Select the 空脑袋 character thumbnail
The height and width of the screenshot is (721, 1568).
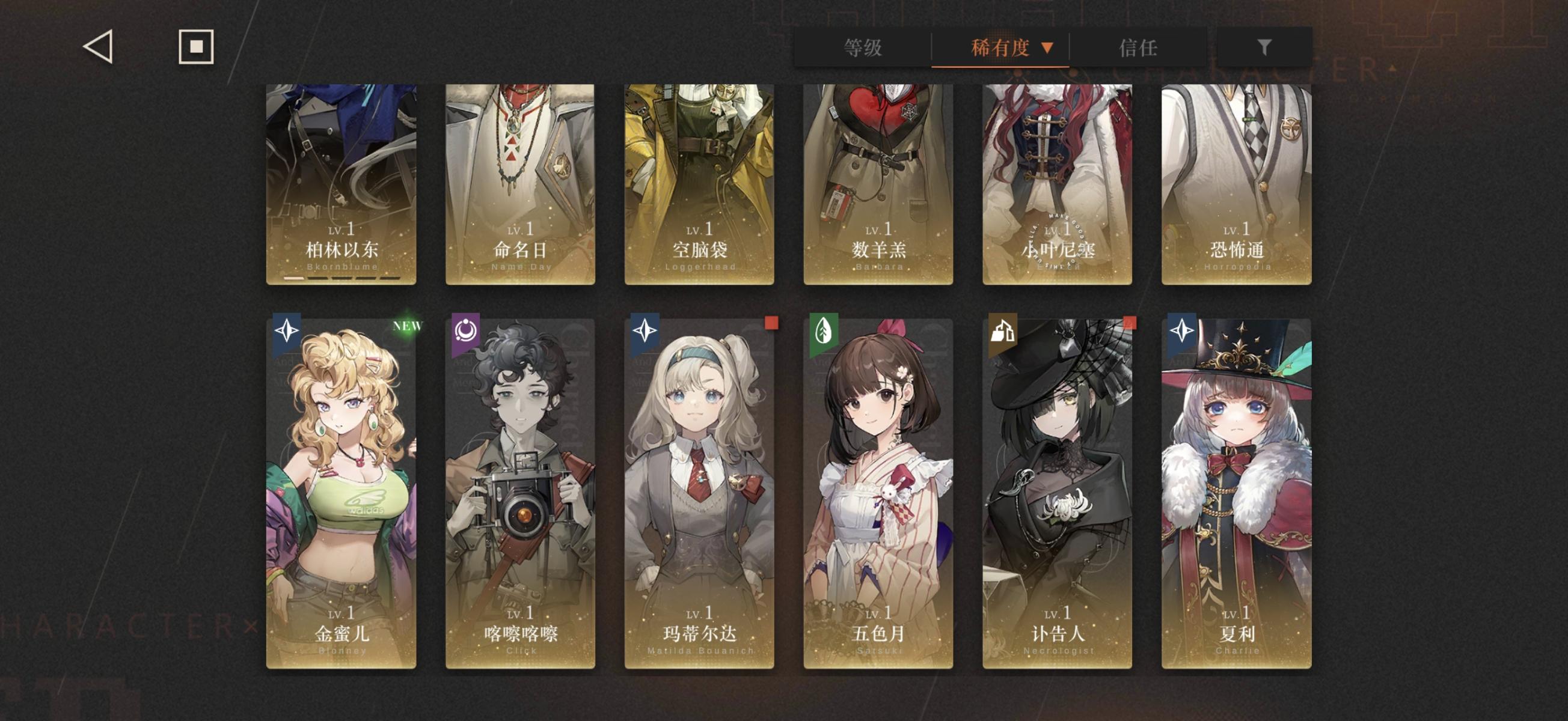point(699,183)
